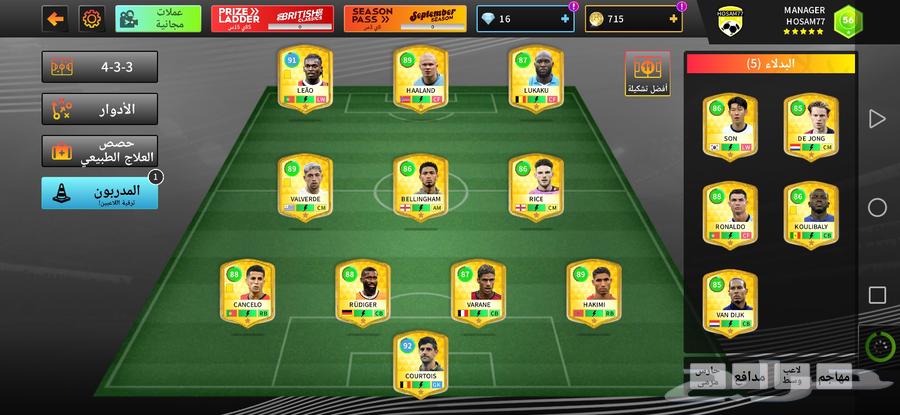Tap the Android home circle button
This screenshot has height=415, width=900.
click(x=877, y=208)
